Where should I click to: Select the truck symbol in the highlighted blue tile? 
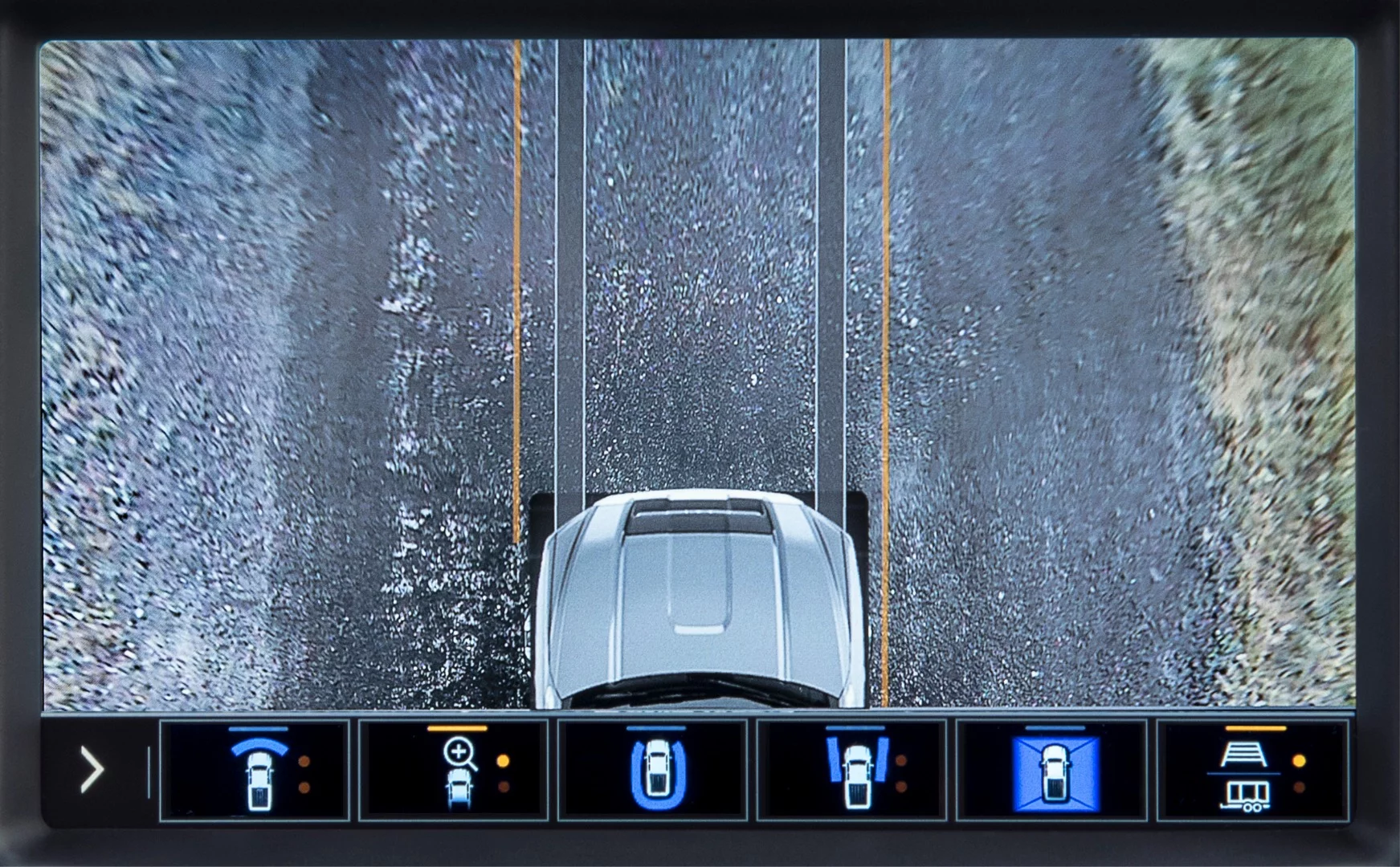pos(1055,775)
